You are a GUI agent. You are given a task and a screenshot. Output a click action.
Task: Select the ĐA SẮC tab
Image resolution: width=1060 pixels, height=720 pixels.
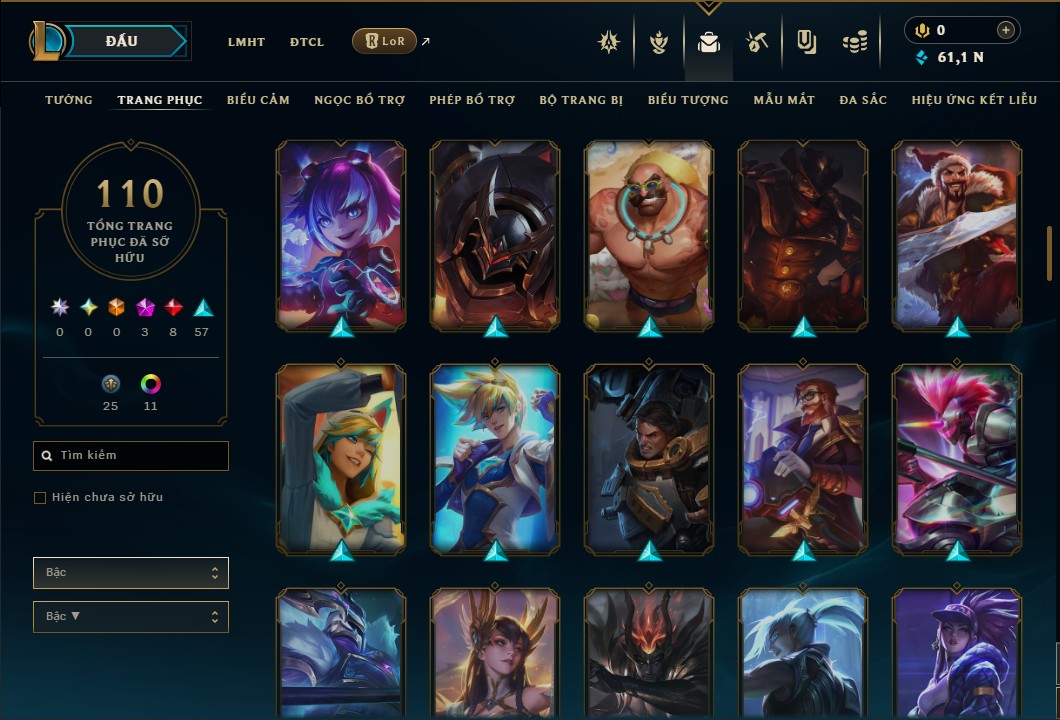click(863, 100)
